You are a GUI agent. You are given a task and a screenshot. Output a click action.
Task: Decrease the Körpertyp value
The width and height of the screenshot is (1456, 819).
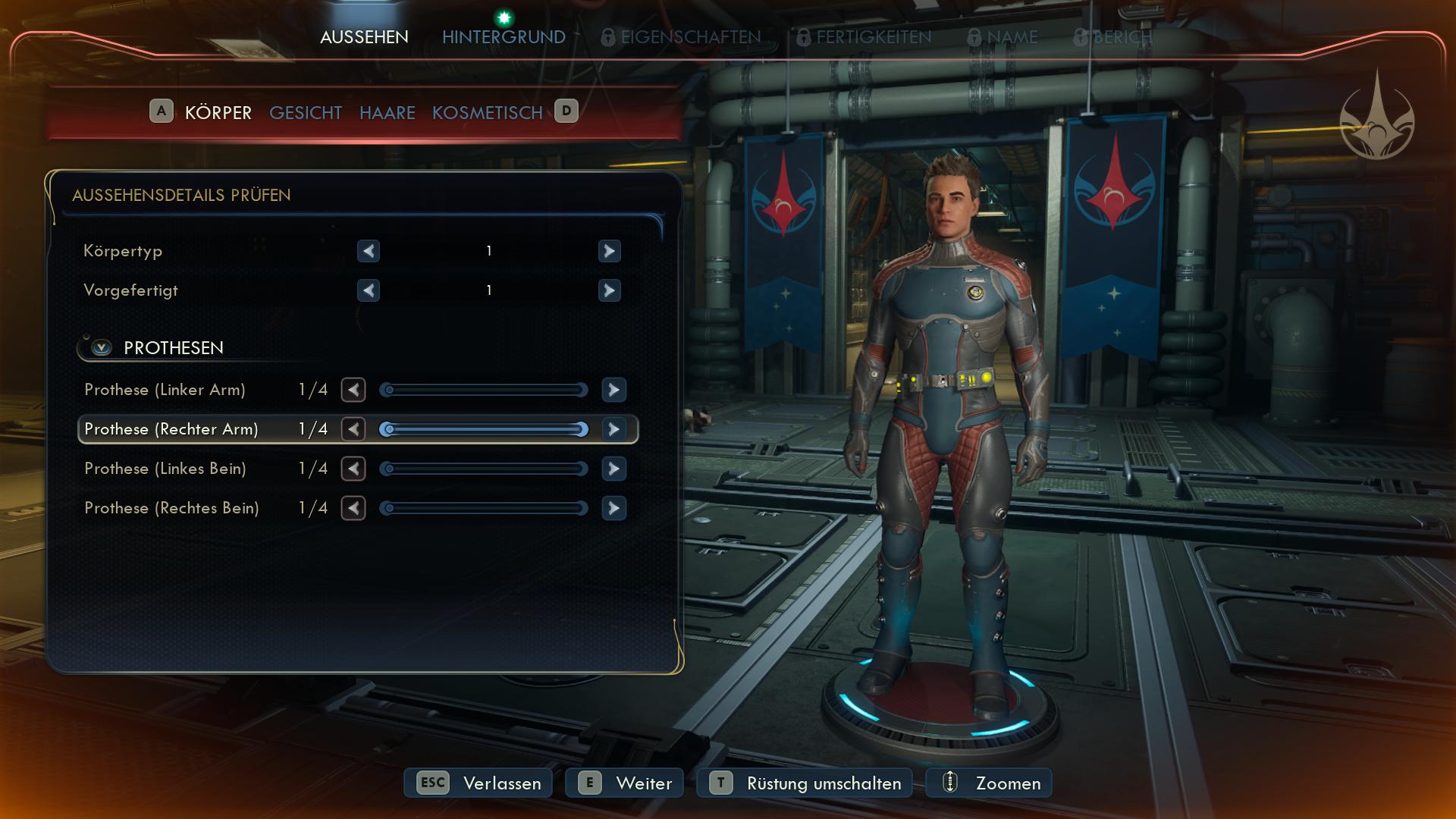pyautogui.click(x=369, y=251)
